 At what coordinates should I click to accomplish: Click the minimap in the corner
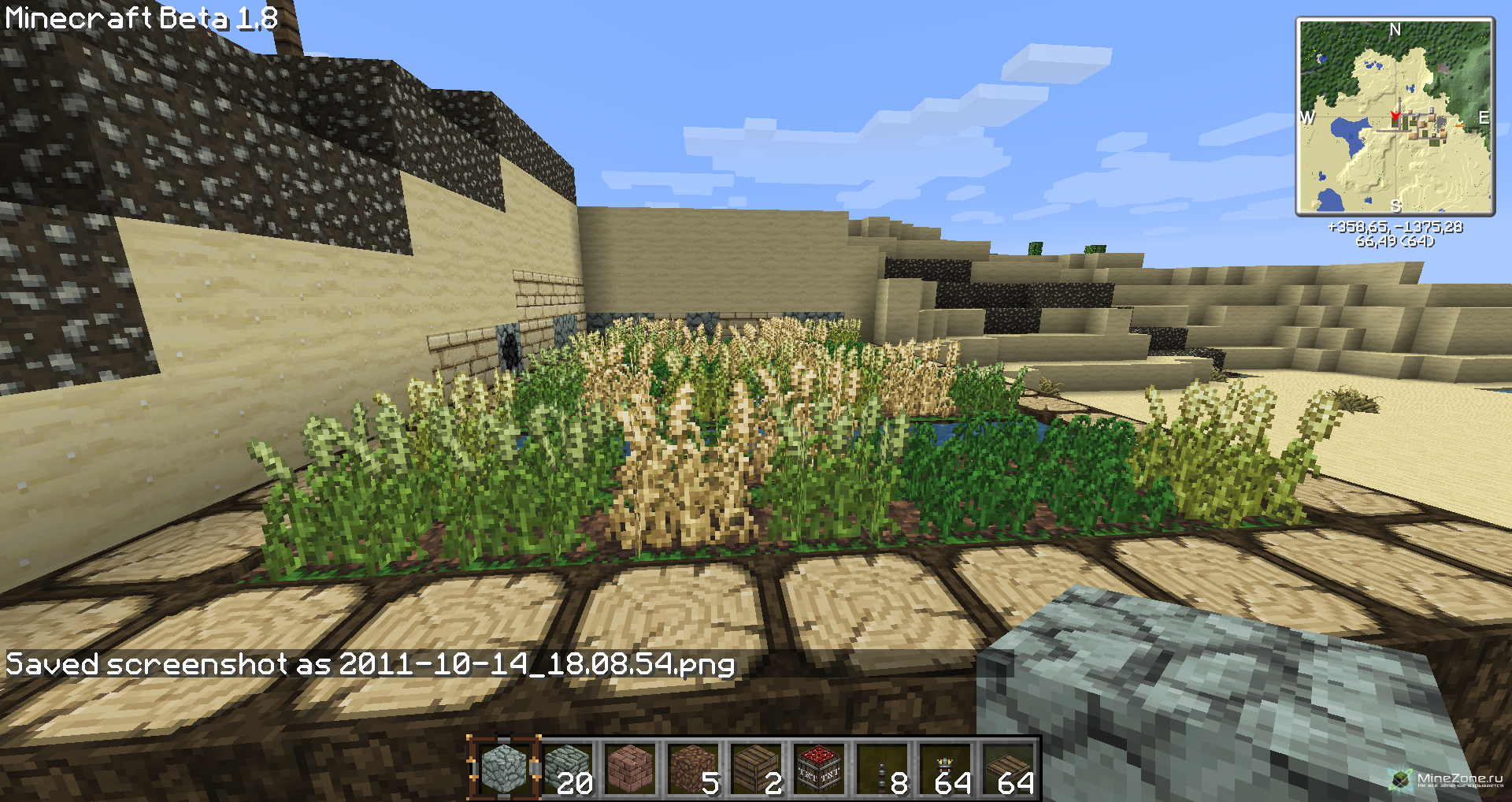pyautogui.click(x=1395, y=117)
